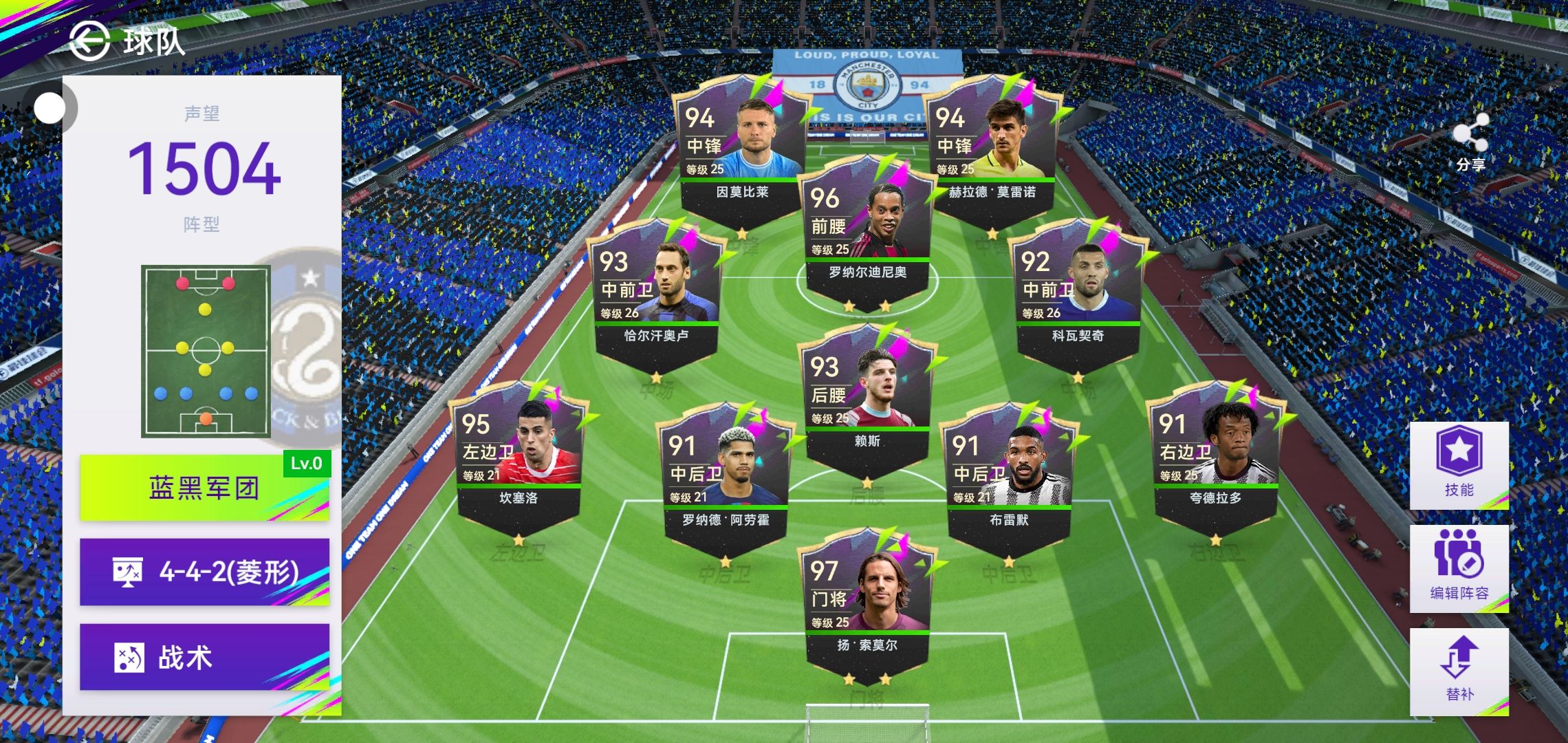Tap the formation diagram thumbnail

click(x=206, y=351)
